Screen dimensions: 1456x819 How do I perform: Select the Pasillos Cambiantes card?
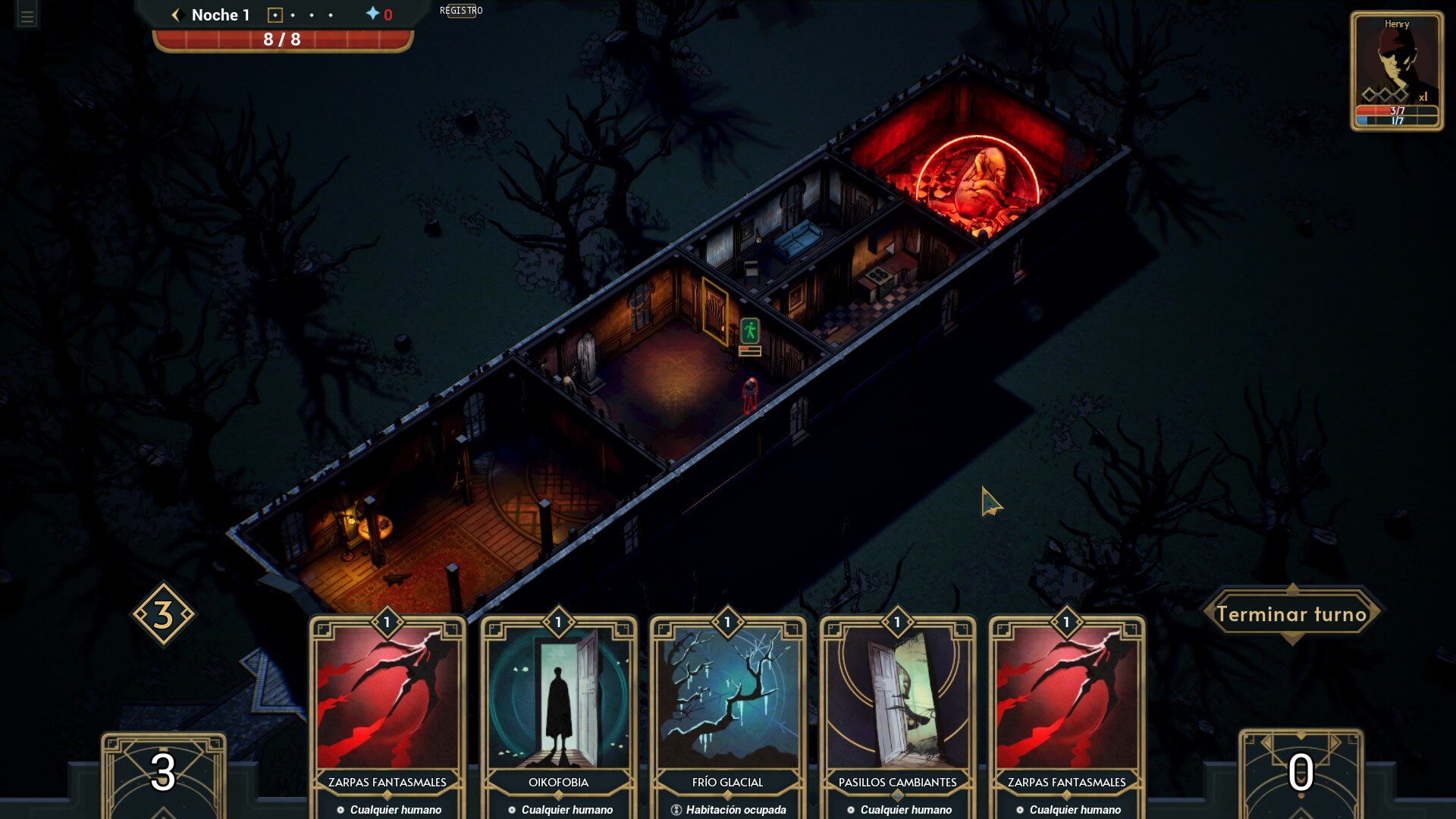[897, 713]
